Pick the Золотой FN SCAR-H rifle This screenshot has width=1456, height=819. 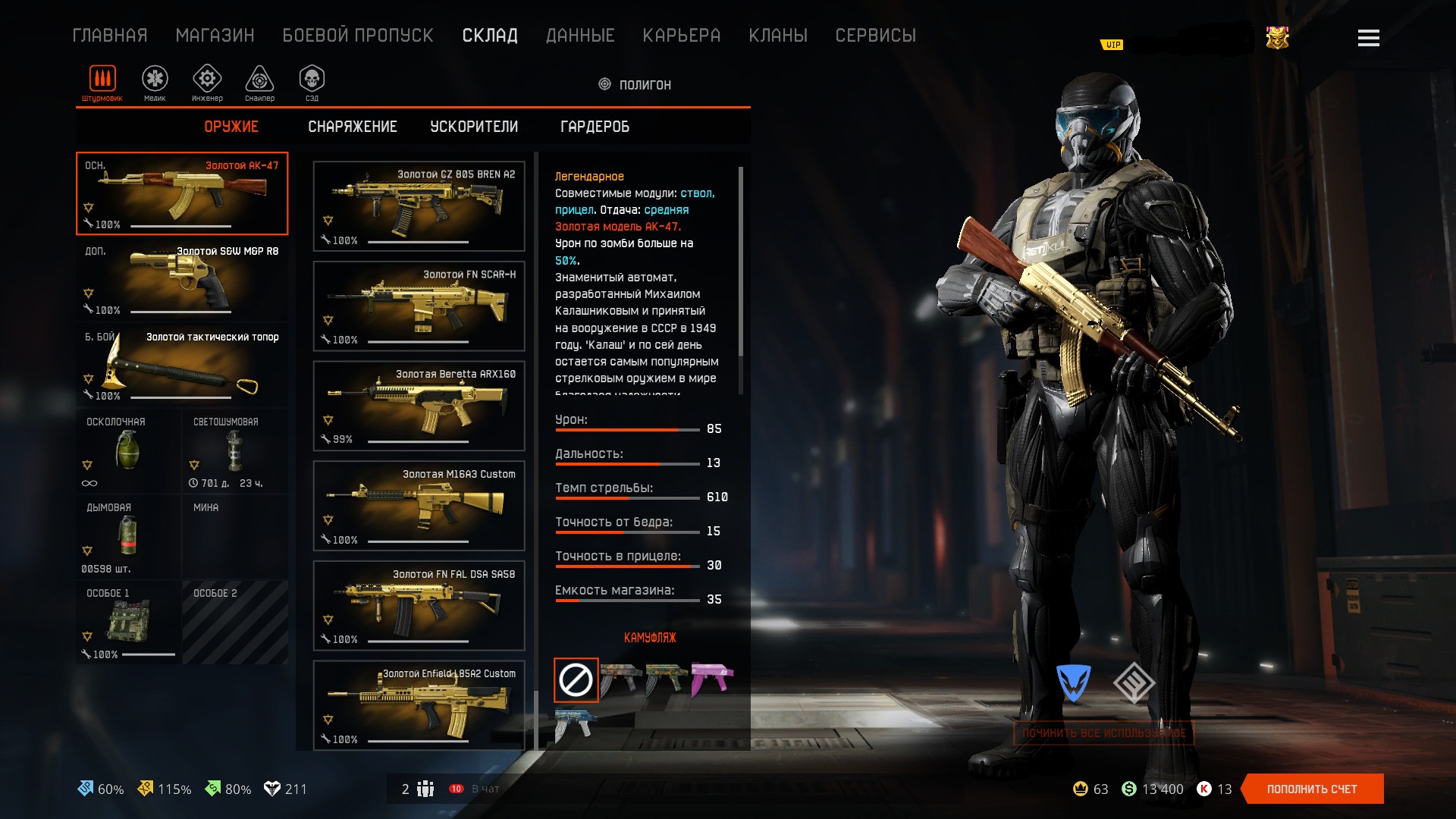pyautogui.click(x=419, y=306)
